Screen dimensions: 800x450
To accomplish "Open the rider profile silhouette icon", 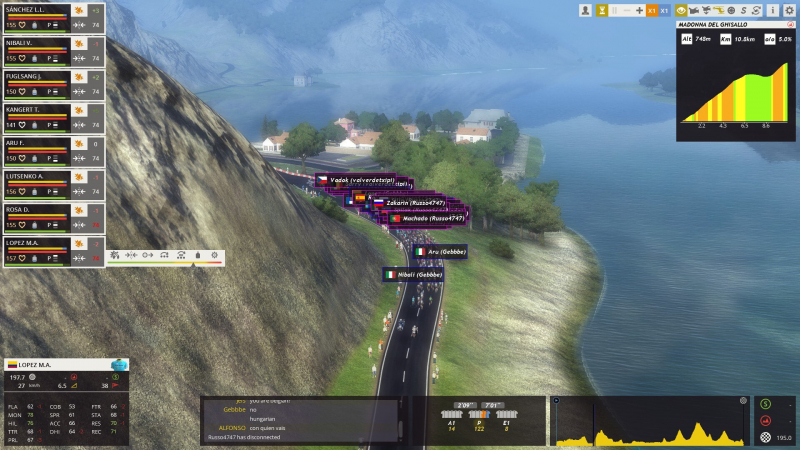I will pos(585,10).
